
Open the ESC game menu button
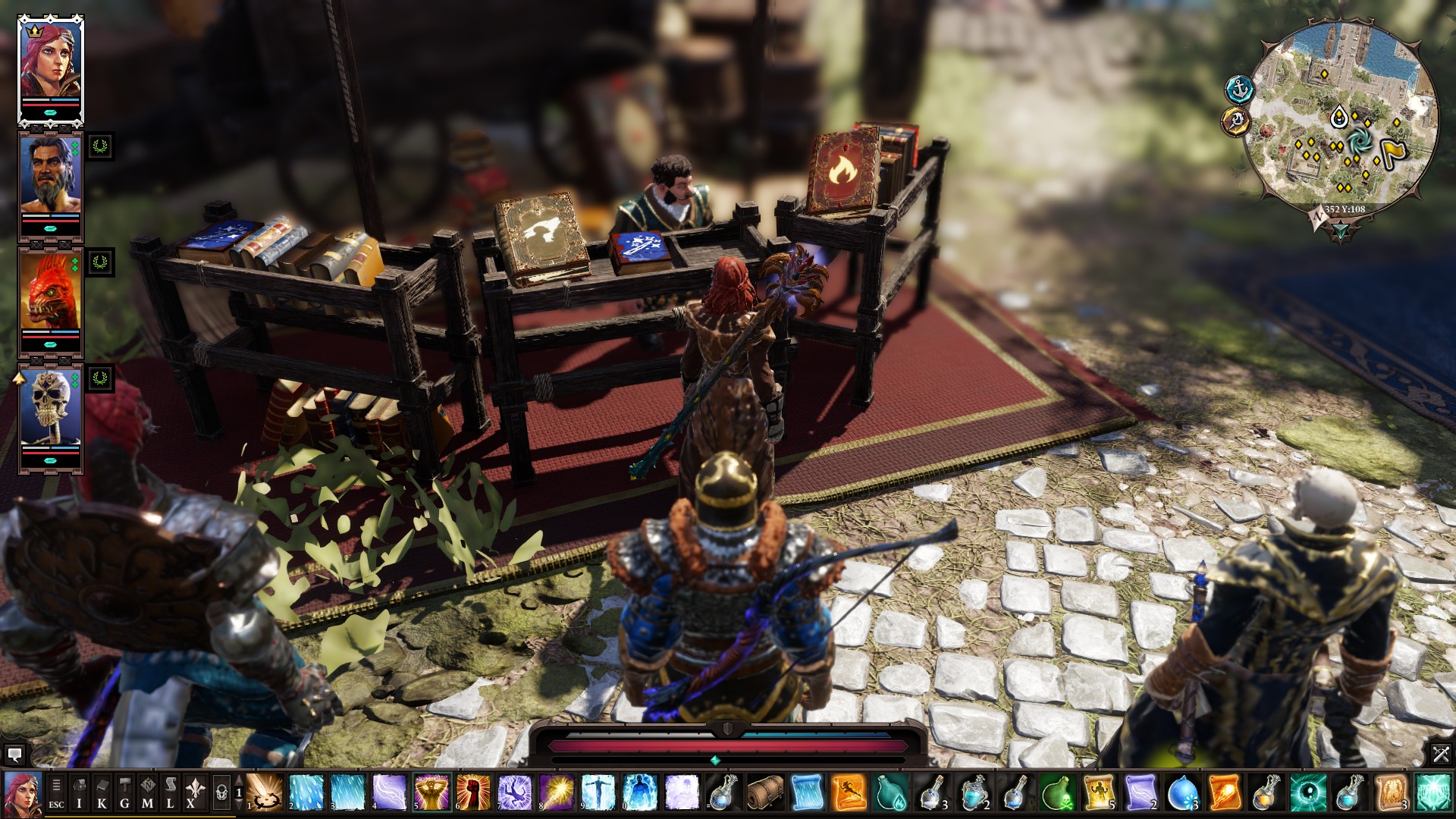pos(56,792)
